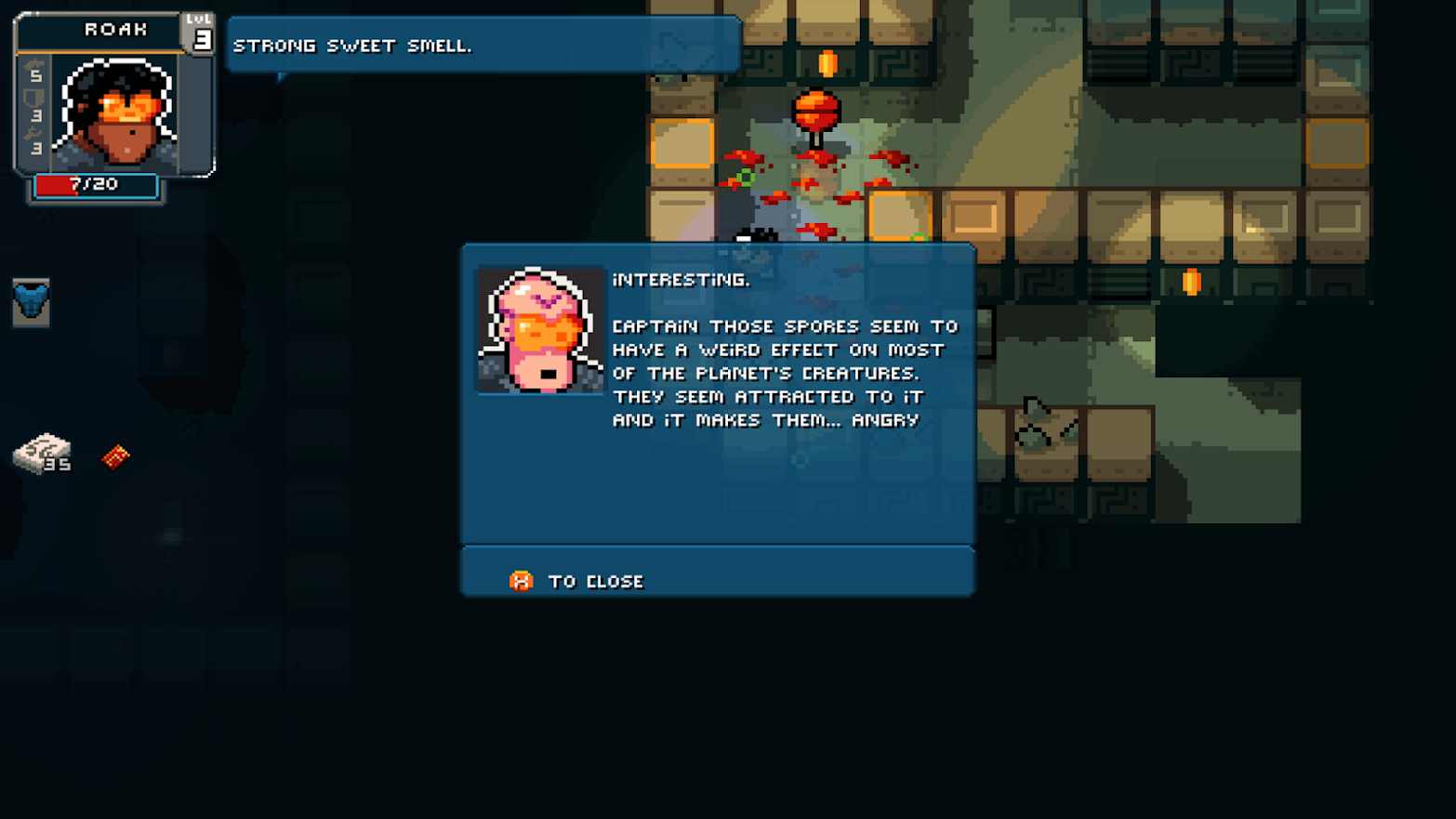Open the card stack showing 35
This screenshot has width=1456, height=819.
tap(41, 456)
